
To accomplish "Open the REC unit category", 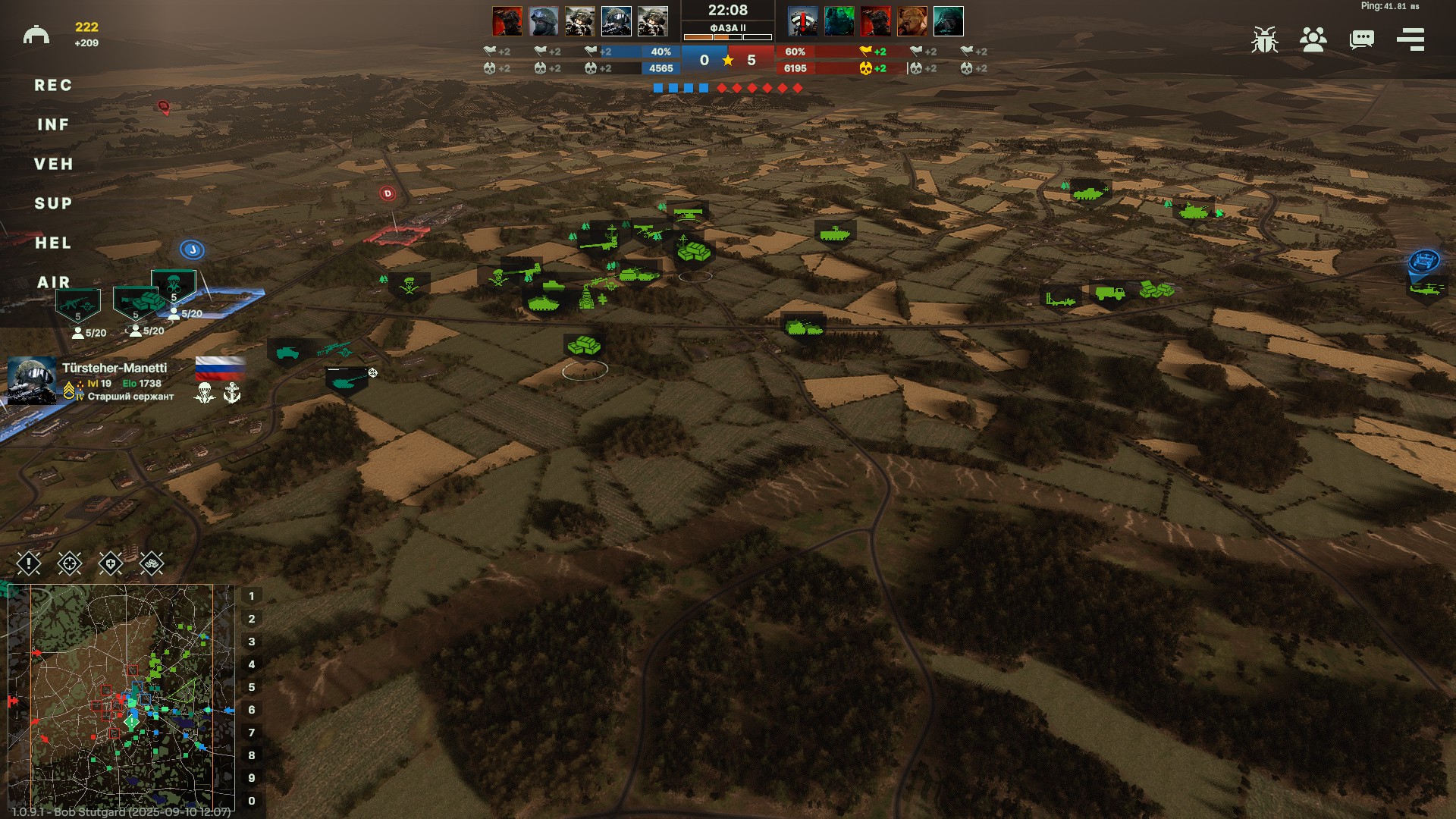I will pyautogui.click(x=53, y=86).
